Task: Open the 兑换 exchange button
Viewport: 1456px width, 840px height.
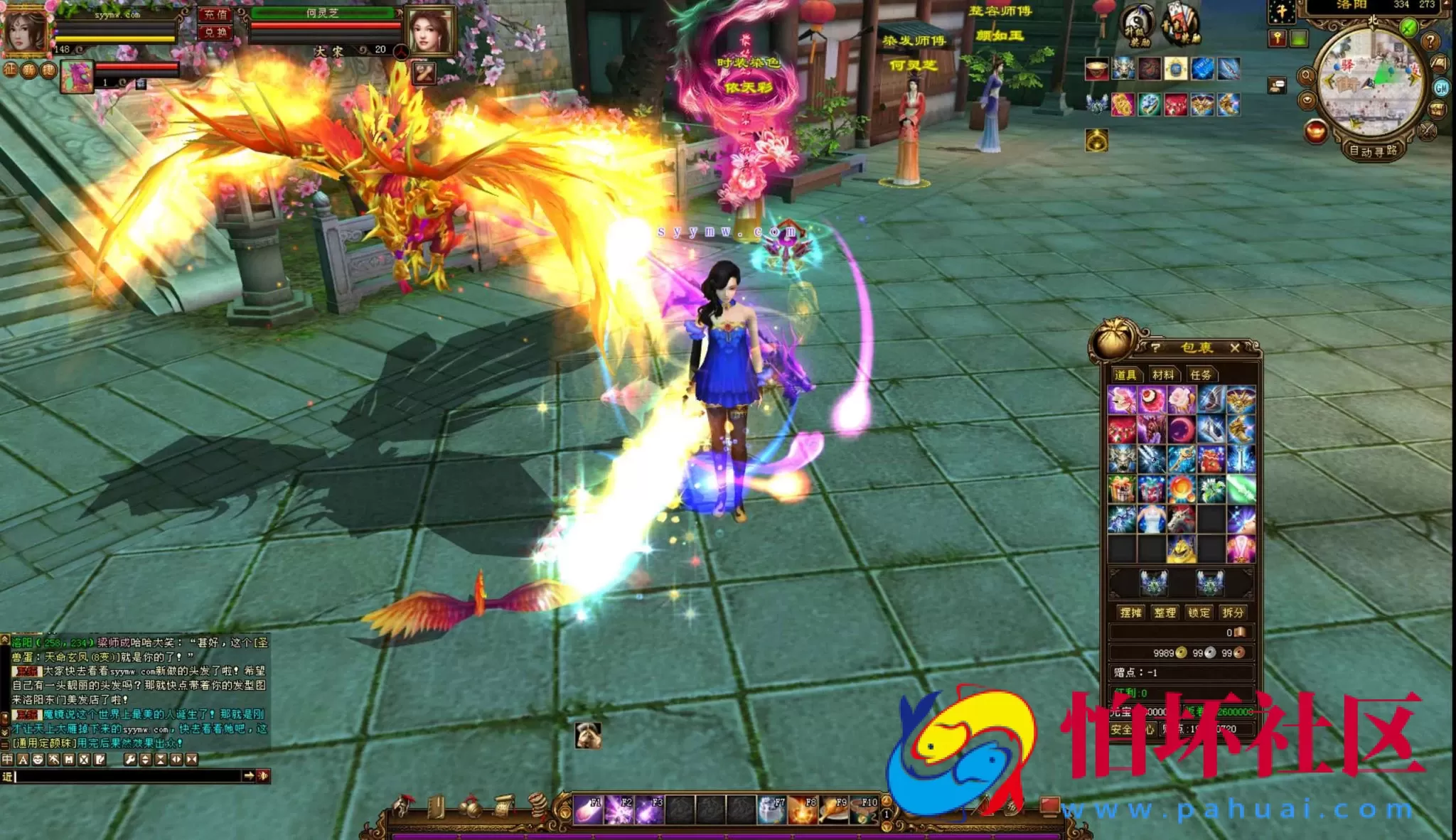Action: 215,32
